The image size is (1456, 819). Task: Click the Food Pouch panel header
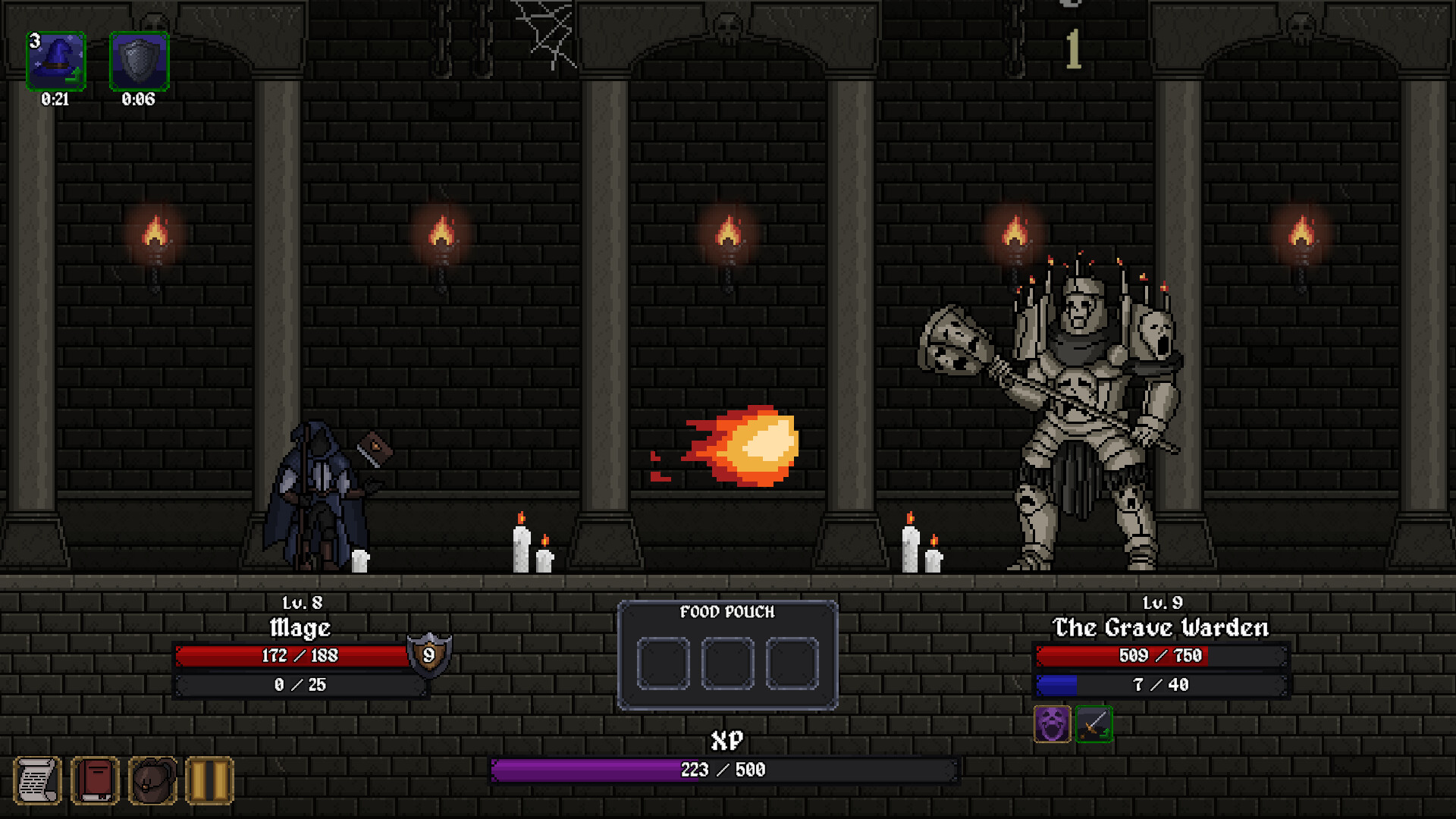(726, 611)
